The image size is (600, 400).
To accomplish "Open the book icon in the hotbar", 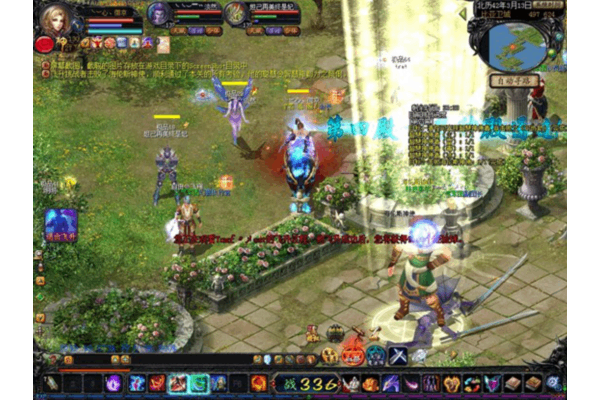I will pos(512,382).
